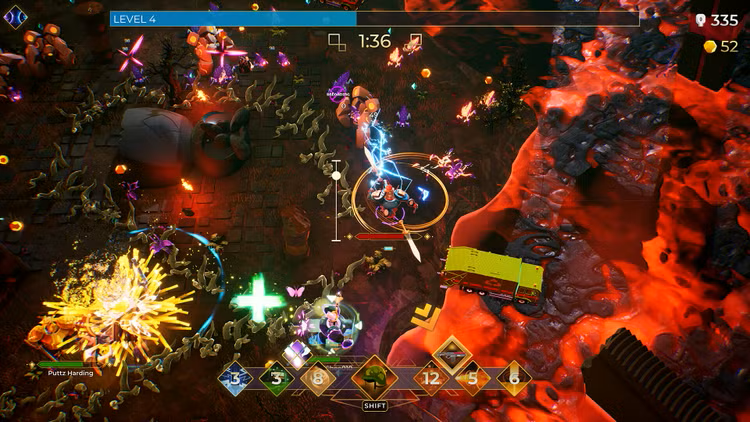Select the blue ability showing cooldown 3
750x422 pixels.
point(236,378)
